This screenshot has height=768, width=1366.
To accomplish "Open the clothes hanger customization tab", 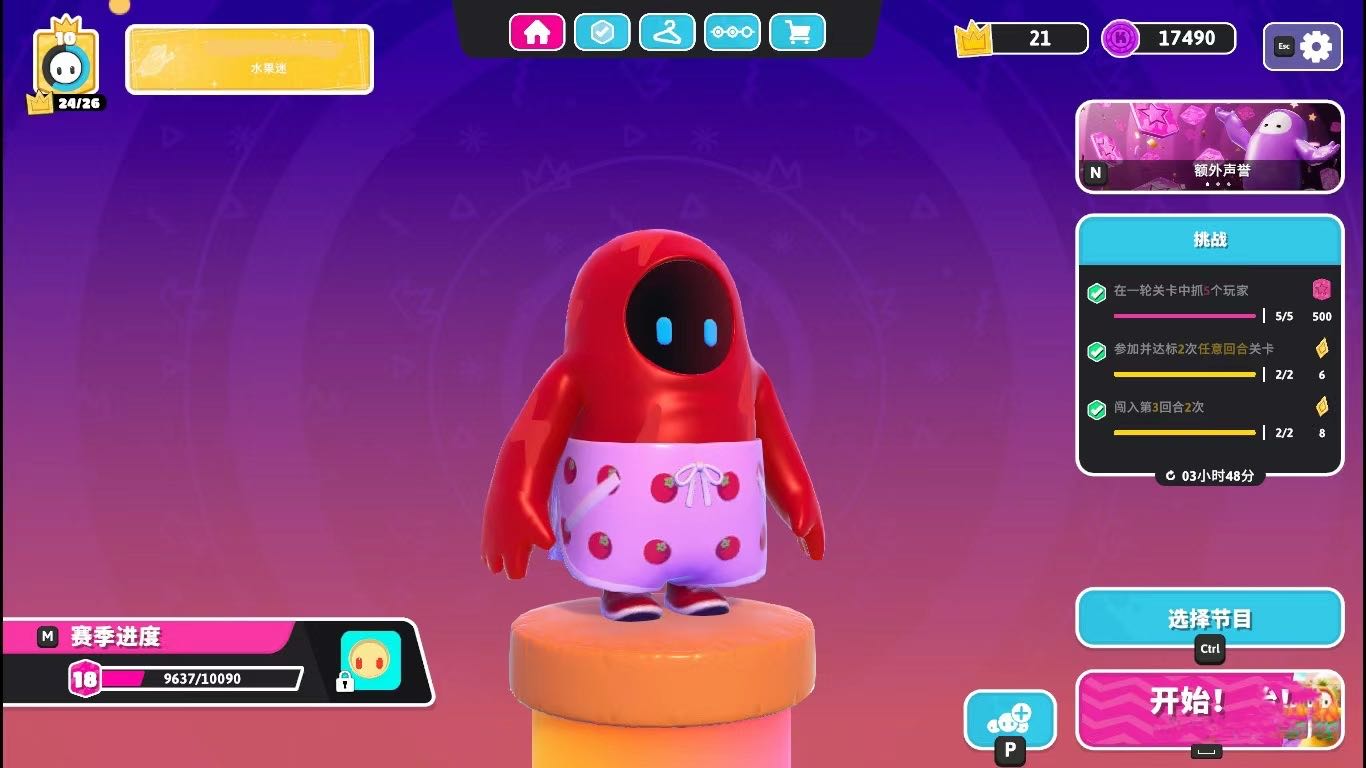I will coord(667,33).
